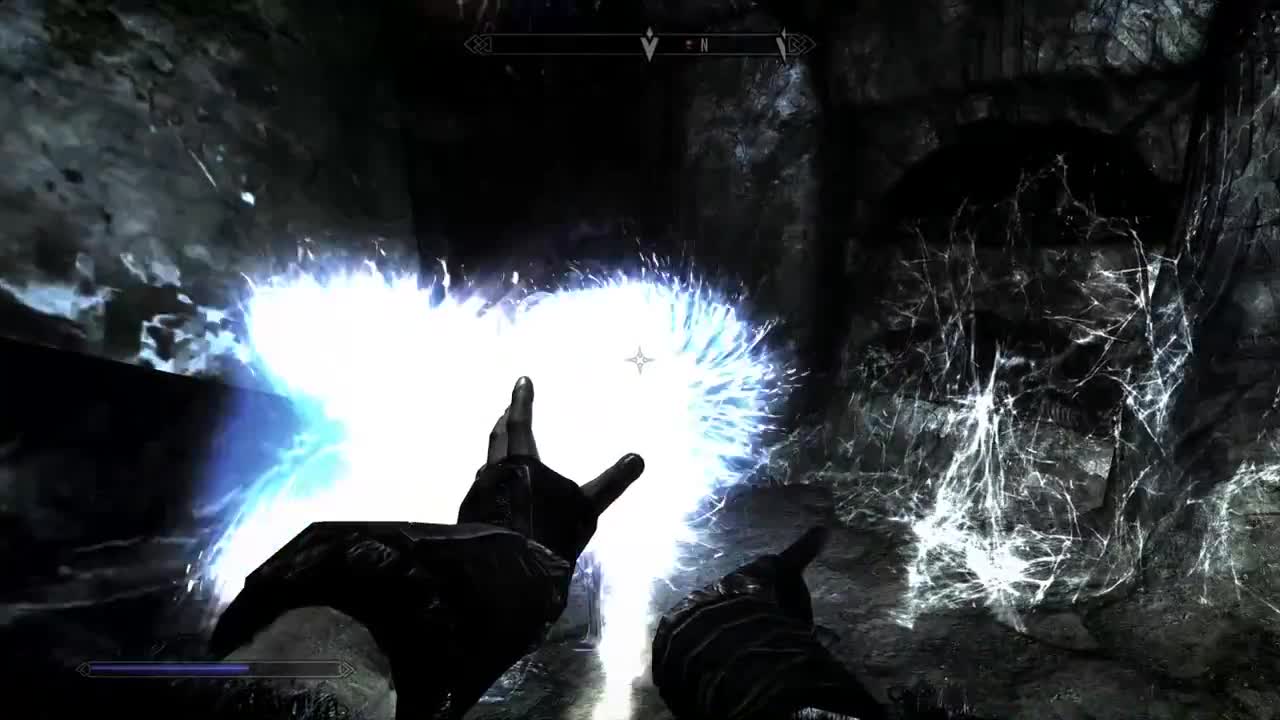
Task: Click the right compass arrow indicator
Action: tap(782, 43)
